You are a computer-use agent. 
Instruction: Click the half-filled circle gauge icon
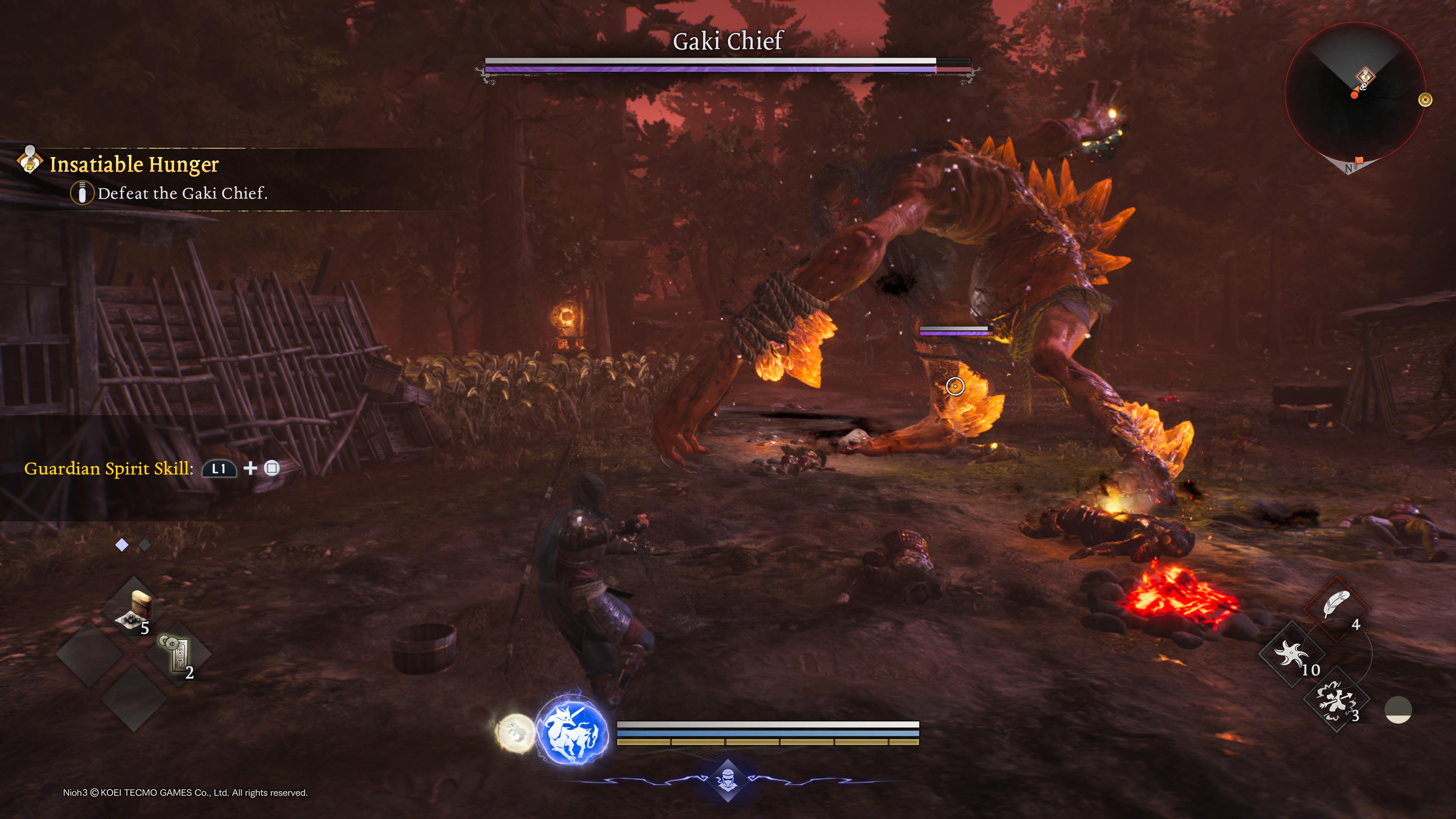1398,710
